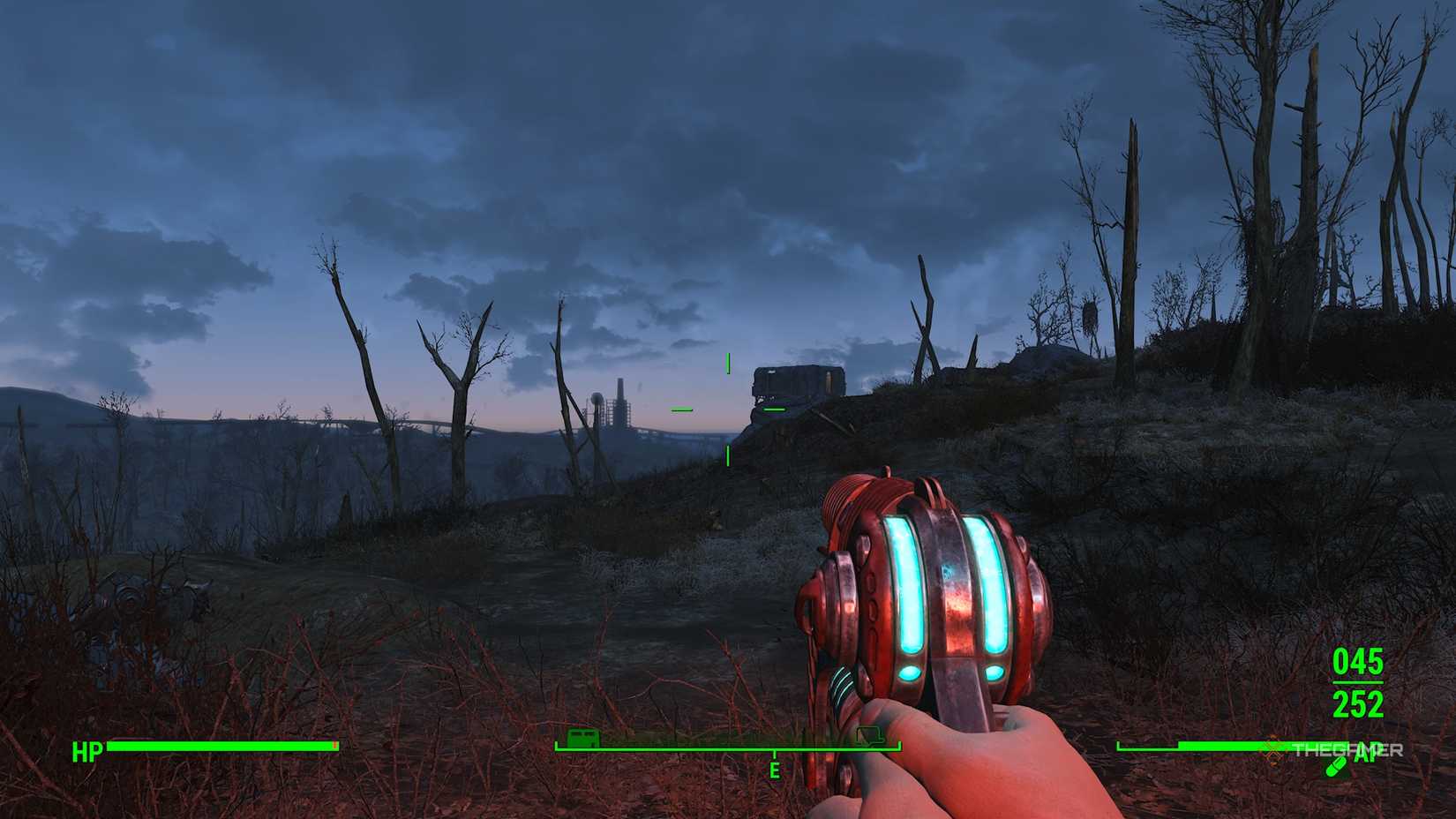Click the orange emblem behind the watermark text
1456x819 pixels.
1274,750
